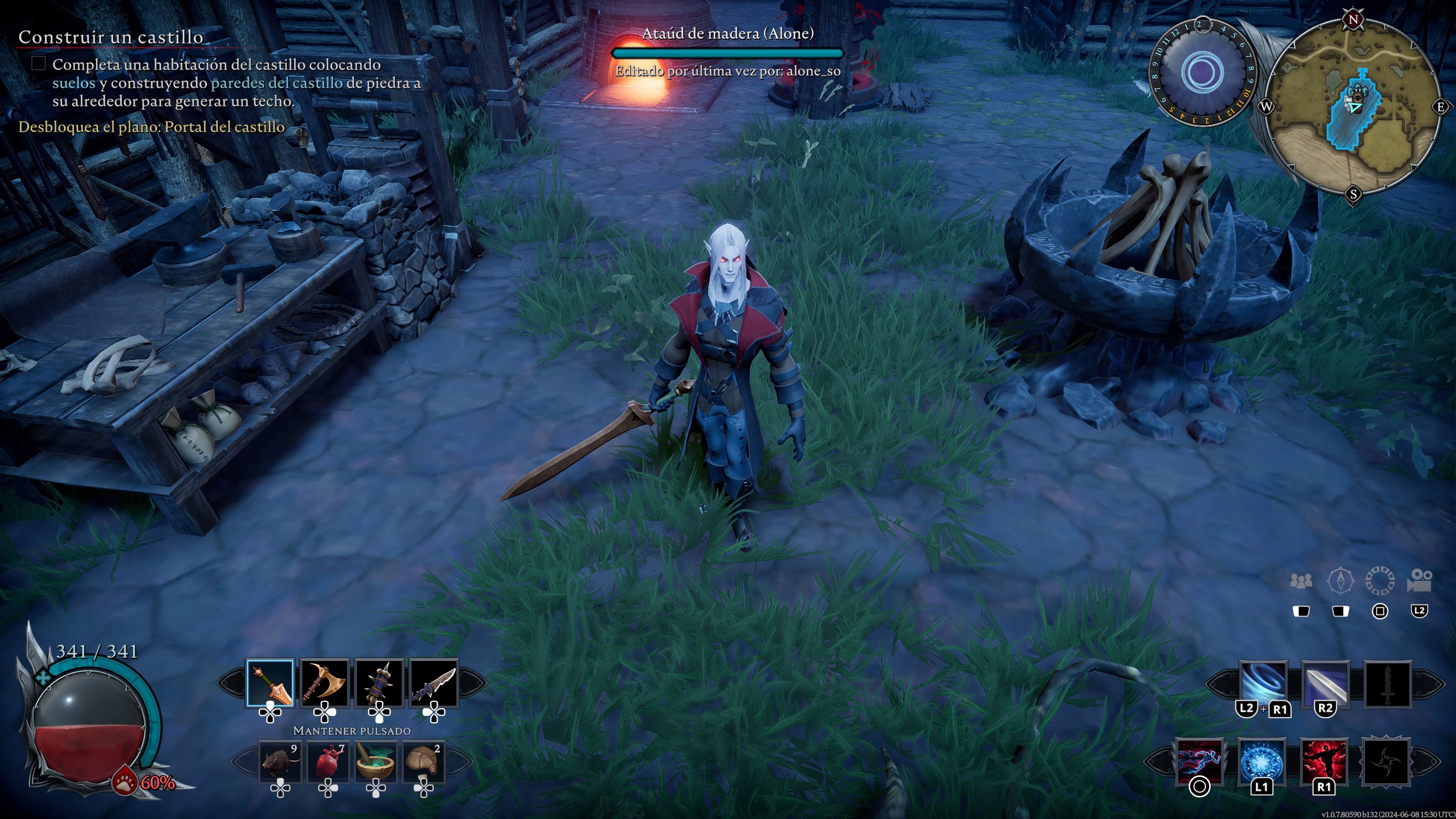1456x819 pixels.
Task: Open the compass map icon
Action: (1340, 581)
